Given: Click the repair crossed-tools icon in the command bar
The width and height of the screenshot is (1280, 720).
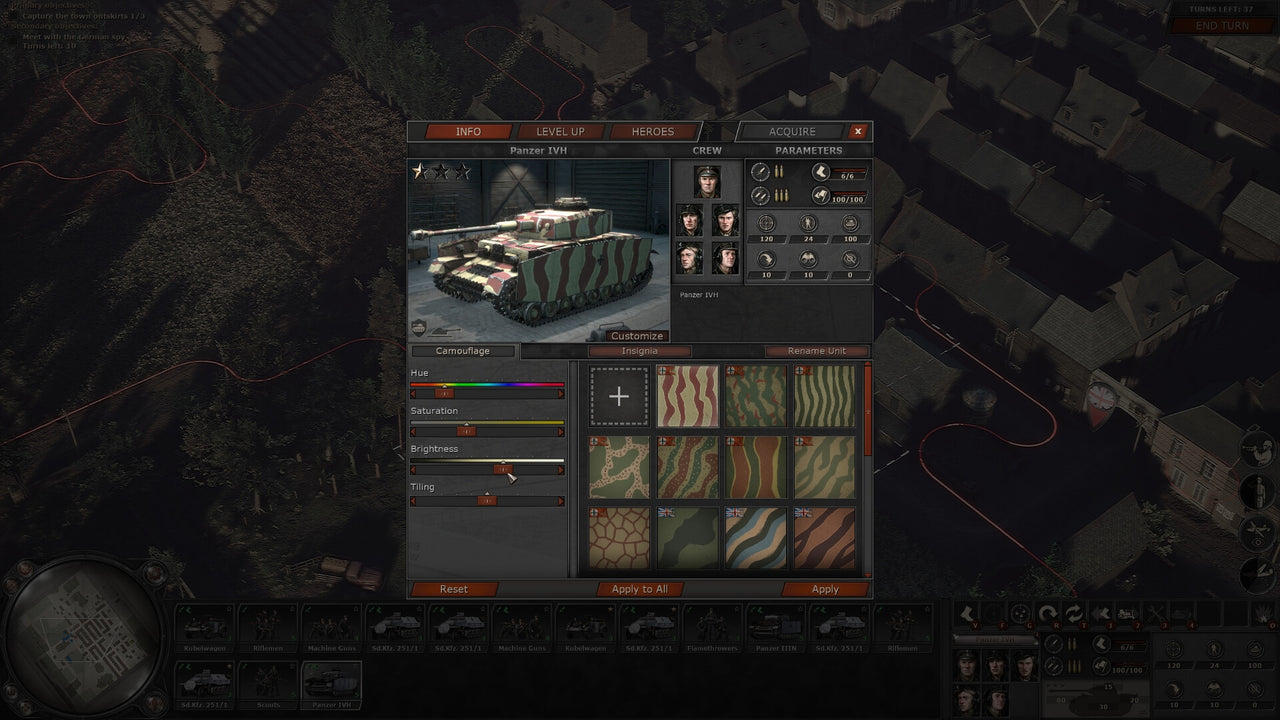Looking at the screenshot, I should [x=1155, y=611].
